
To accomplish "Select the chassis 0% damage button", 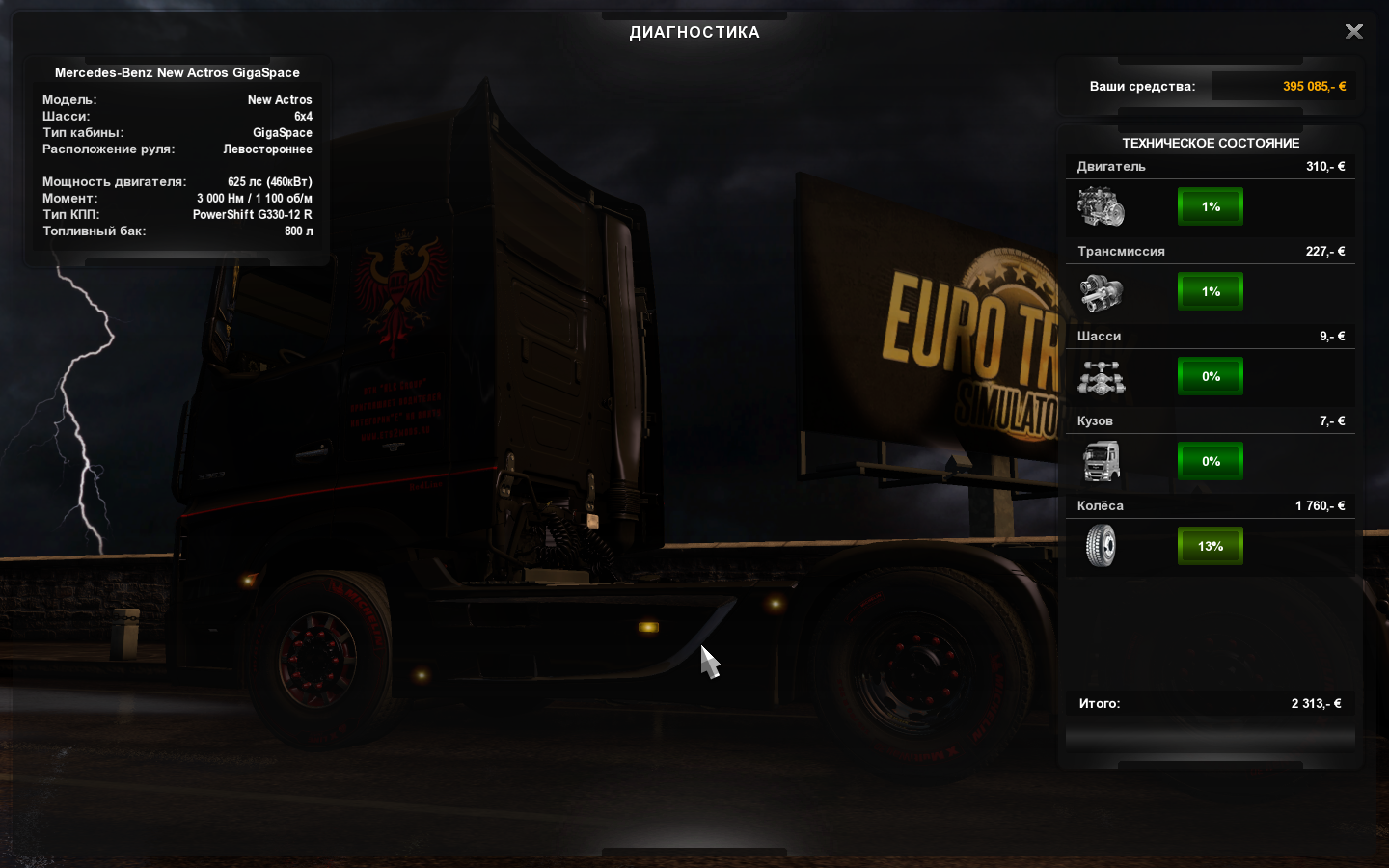I will [x=1211, y=376].
